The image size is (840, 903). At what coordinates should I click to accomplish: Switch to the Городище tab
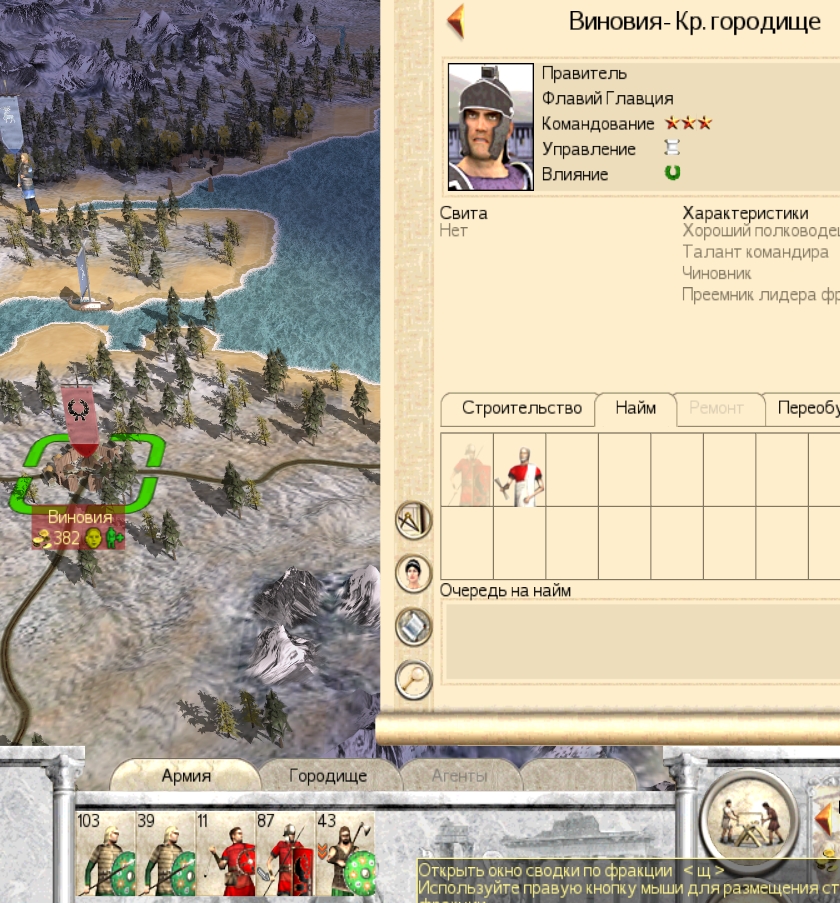point(328,775)
